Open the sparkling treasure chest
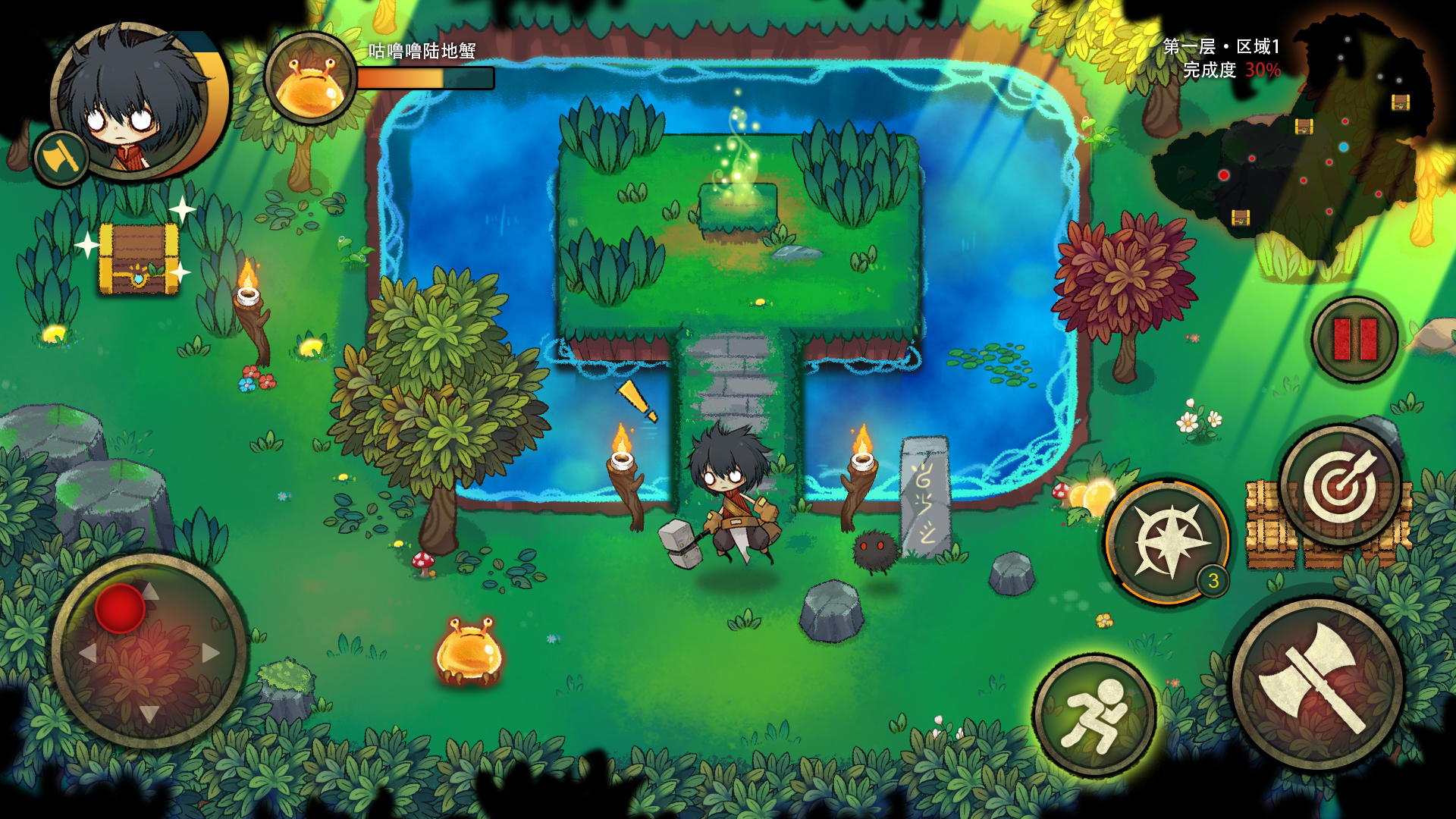The width and height of the screenshot is (1456, 819). pyautogui.click(x=139, y=258)
